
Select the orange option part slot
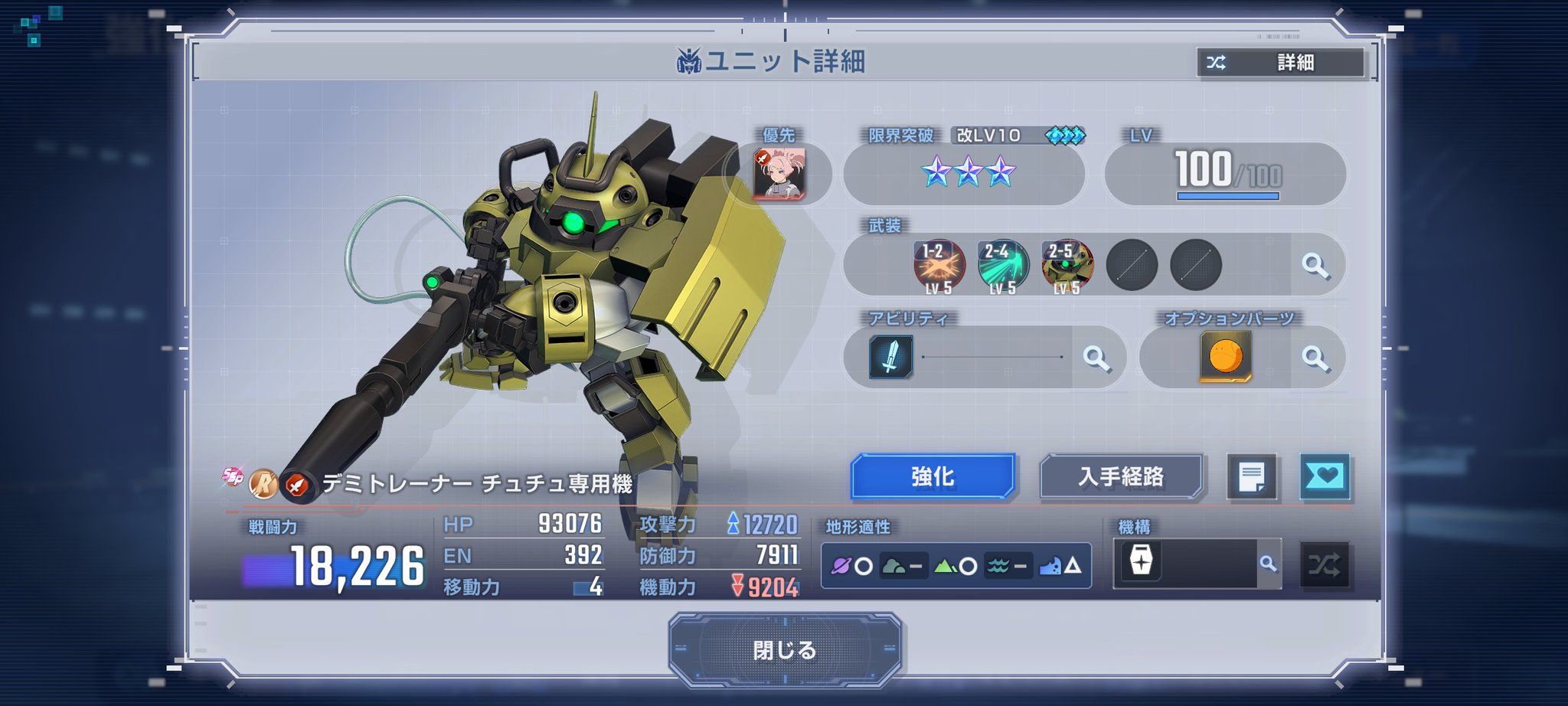click(1225, 357)
